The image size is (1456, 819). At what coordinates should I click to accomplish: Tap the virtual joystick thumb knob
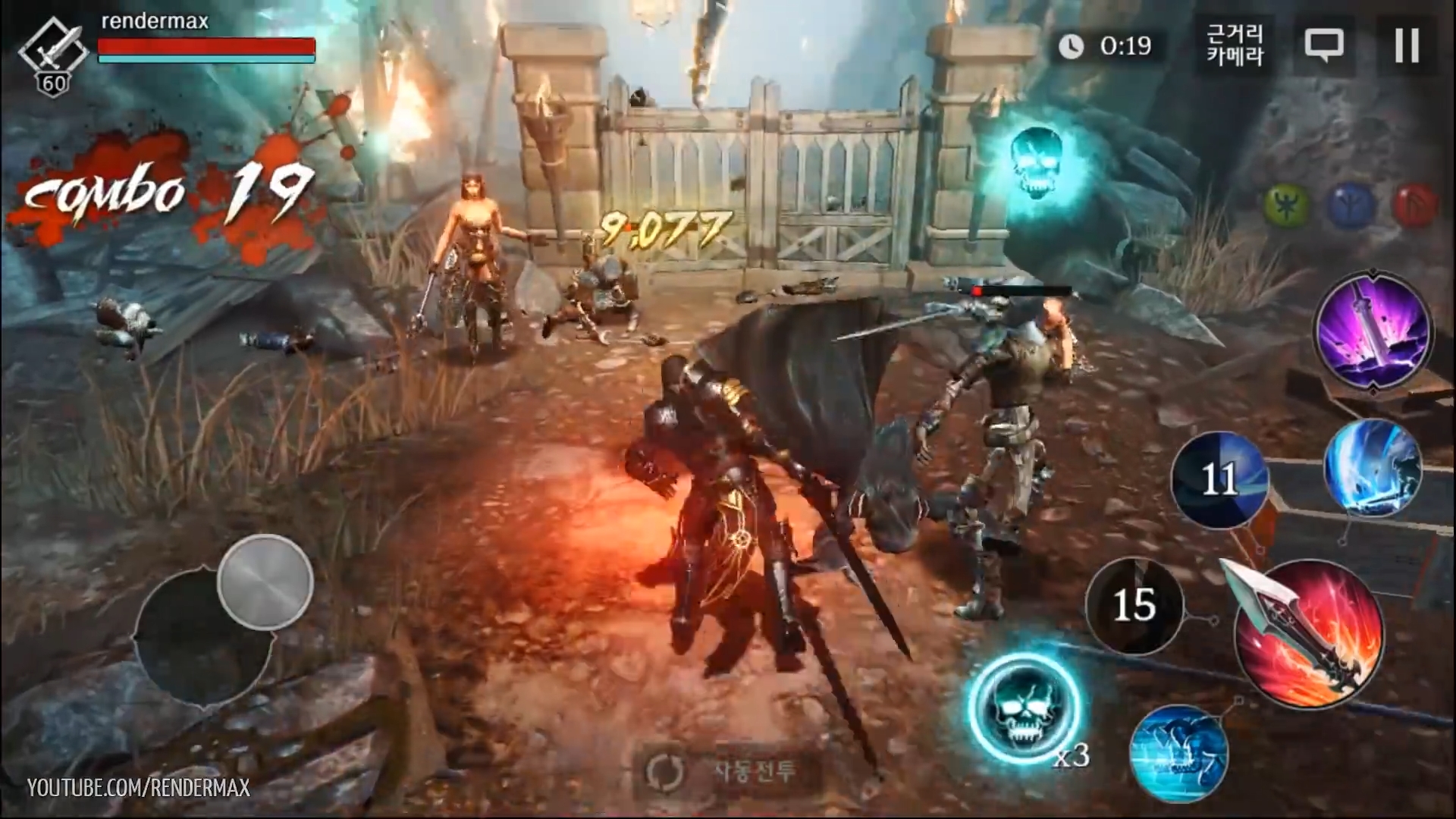[x=265, y=582]
